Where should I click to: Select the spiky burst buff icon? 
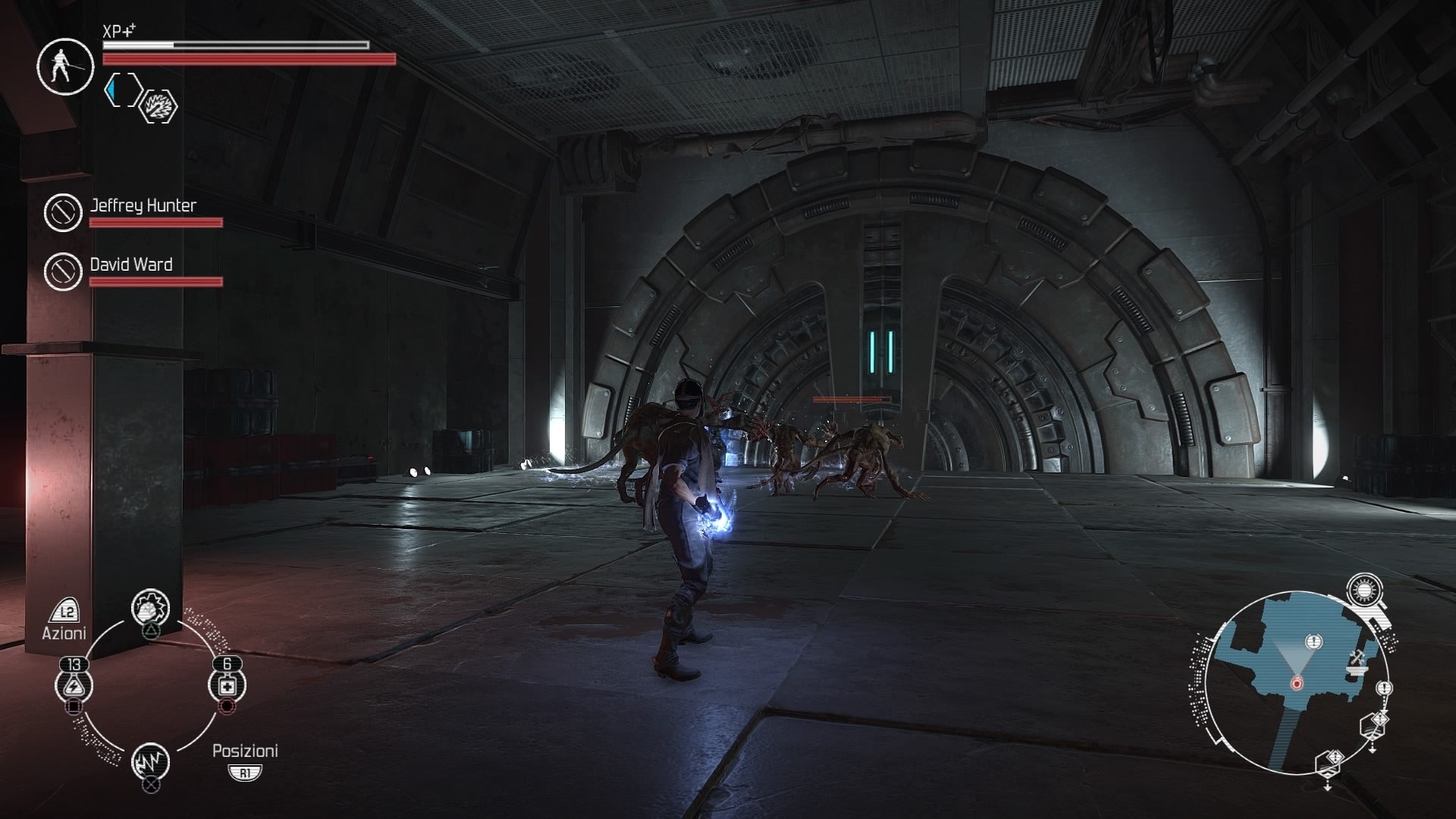[x=160, y=106]
